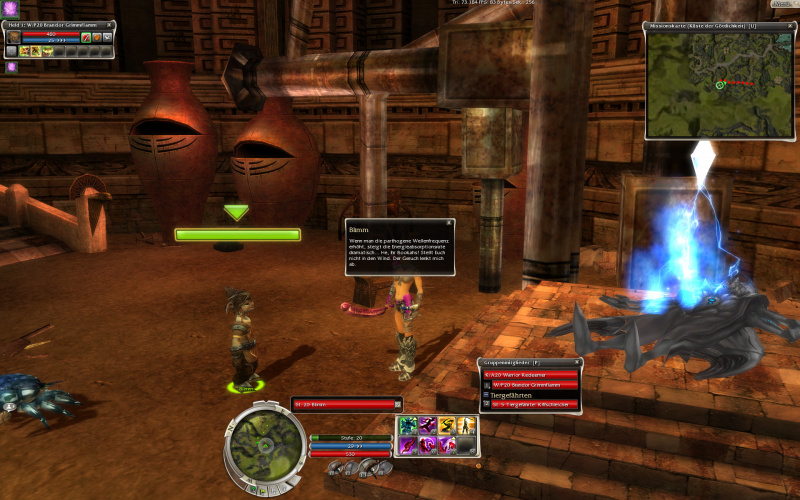This screenshot has width=800, height=500.
Task: Select the pet Tiergefährte Kliffschleicher
Action: click(535, 406)
